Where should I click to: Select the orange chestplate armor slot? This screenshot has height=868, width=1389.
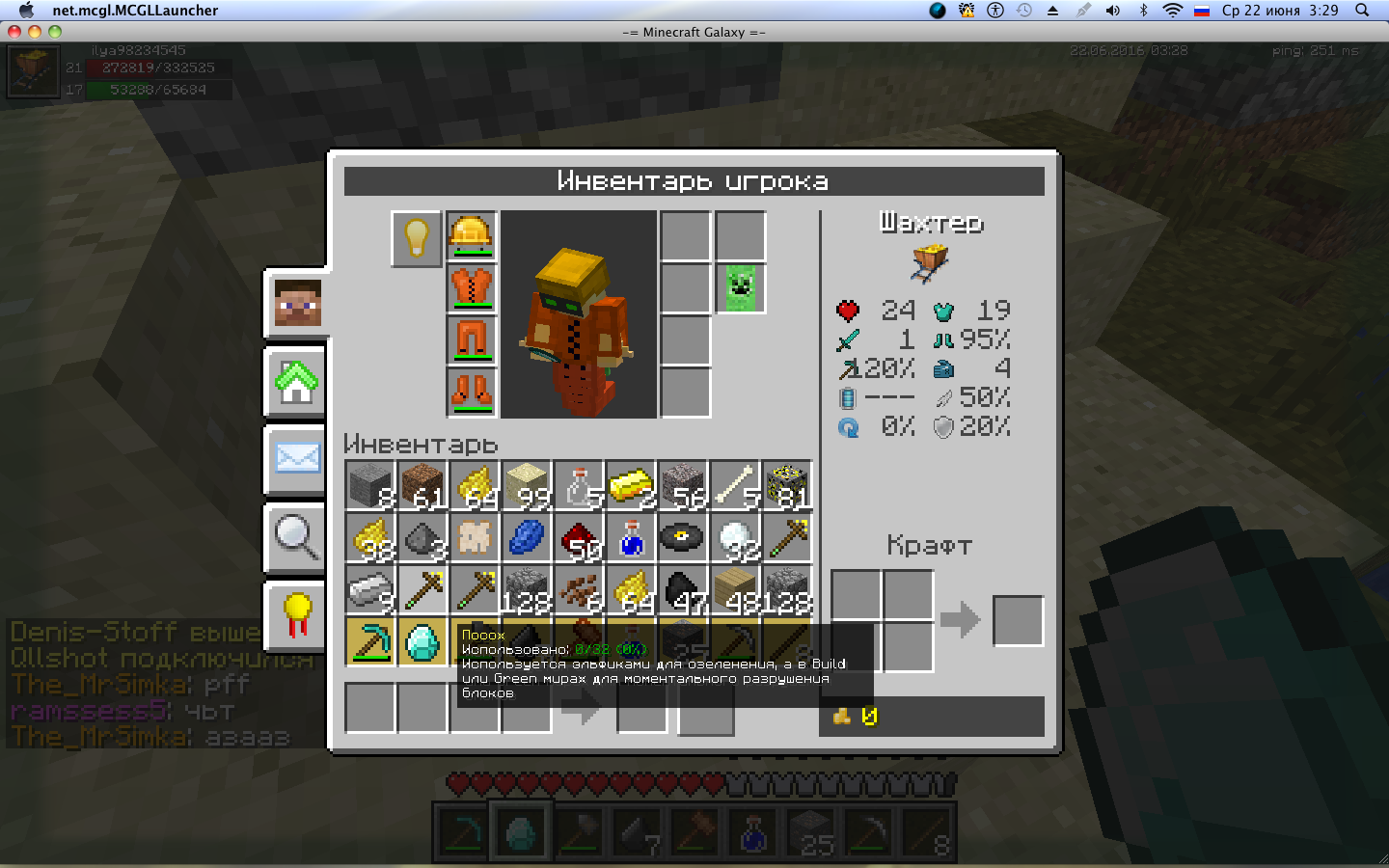[x=472, y=288]
